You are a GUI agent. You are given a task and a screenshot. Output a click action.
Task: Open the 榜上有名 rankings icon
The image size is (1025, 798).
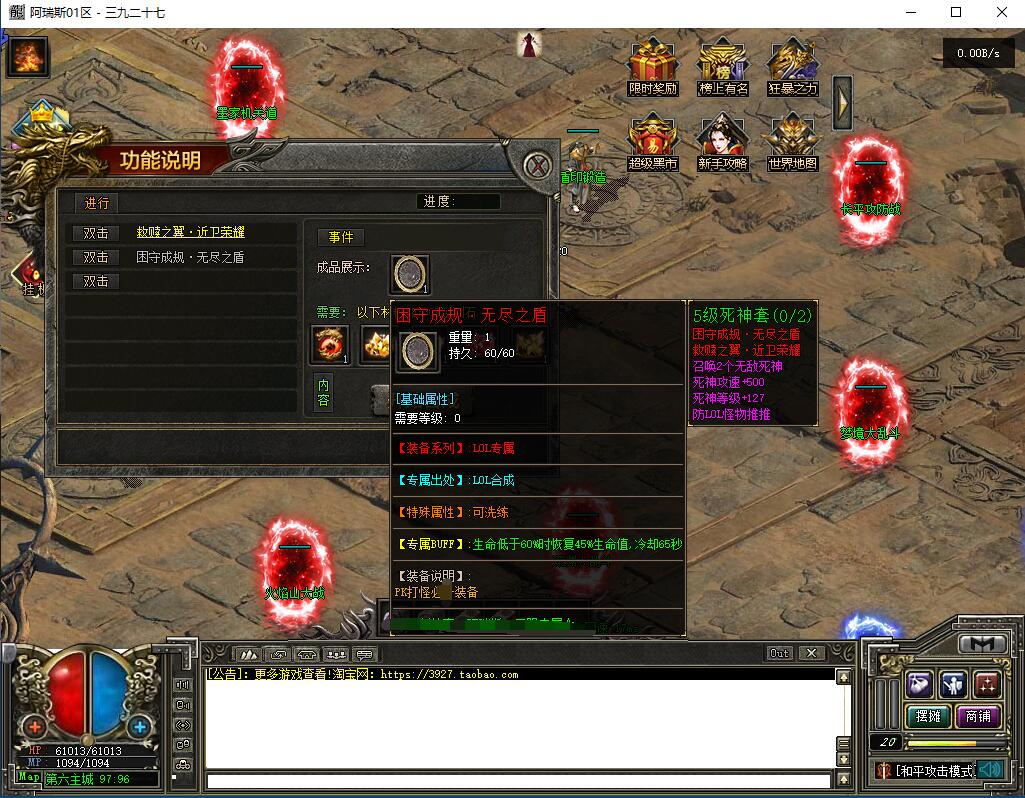pos(723,65)
